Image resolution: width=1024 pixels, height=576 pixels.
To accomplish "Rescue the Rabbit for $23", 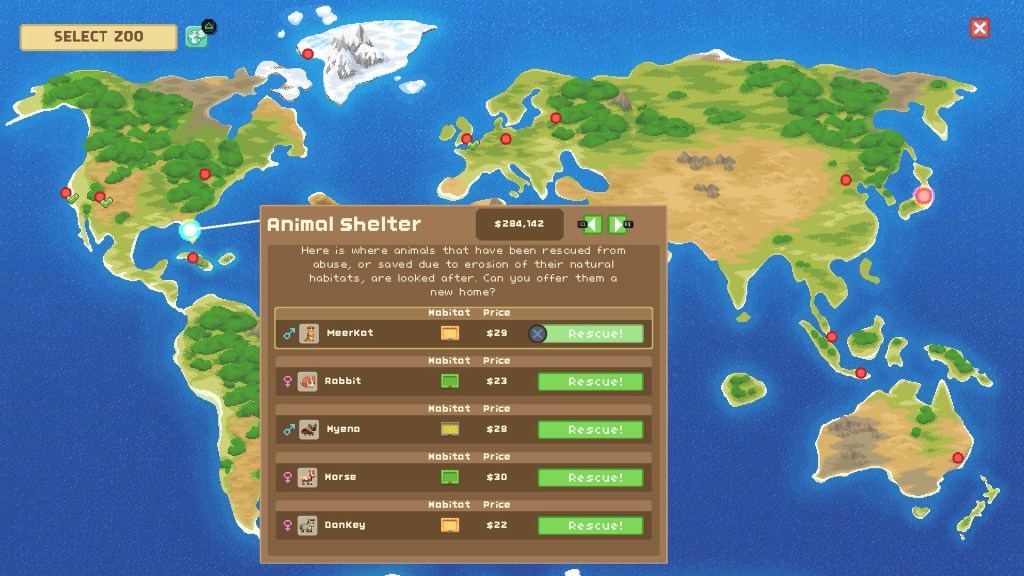I will pyautogui.click(x=590, y=382).
